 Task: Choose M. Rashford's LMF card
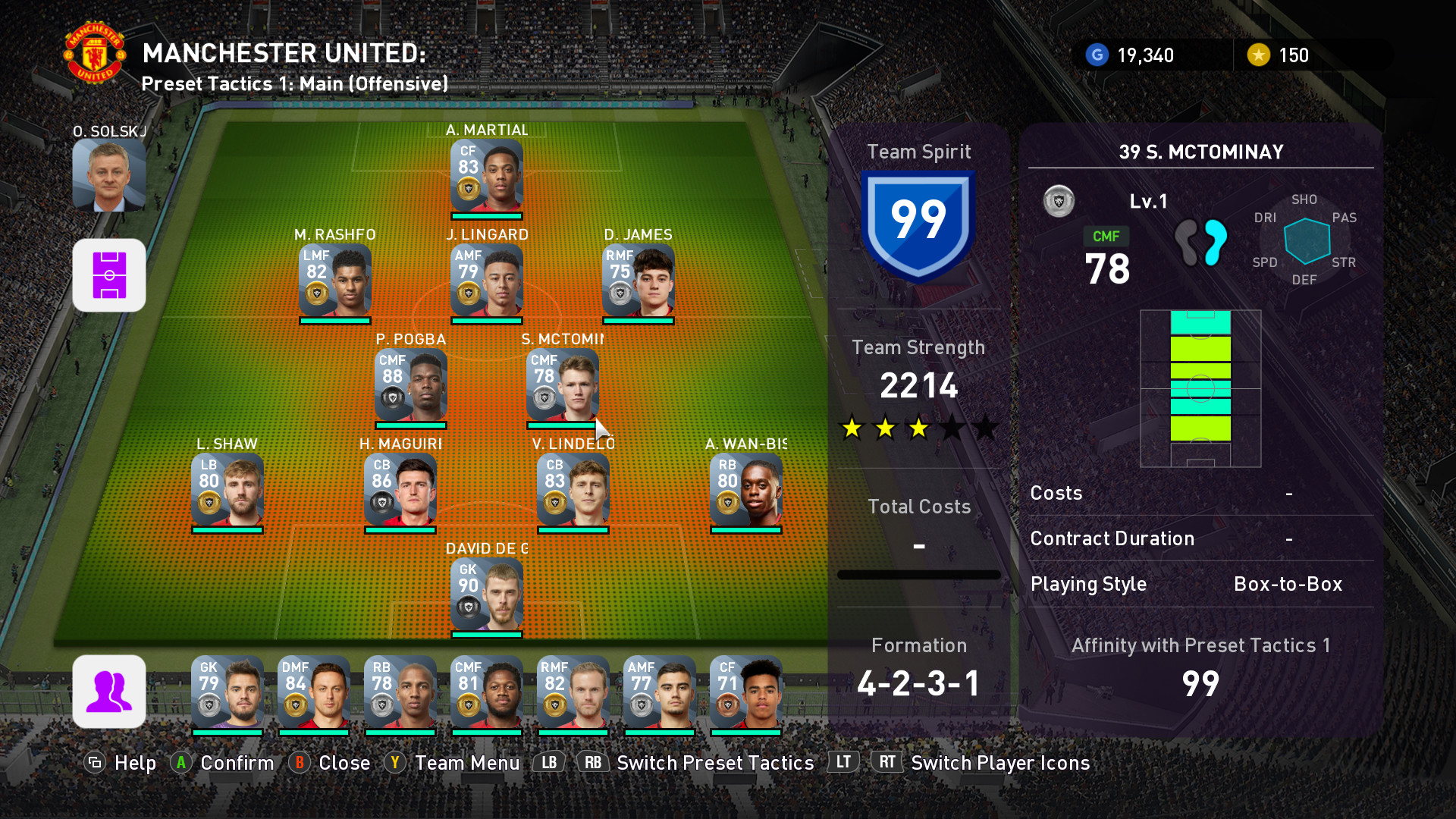pyautogui.click(x=334, y=281)
